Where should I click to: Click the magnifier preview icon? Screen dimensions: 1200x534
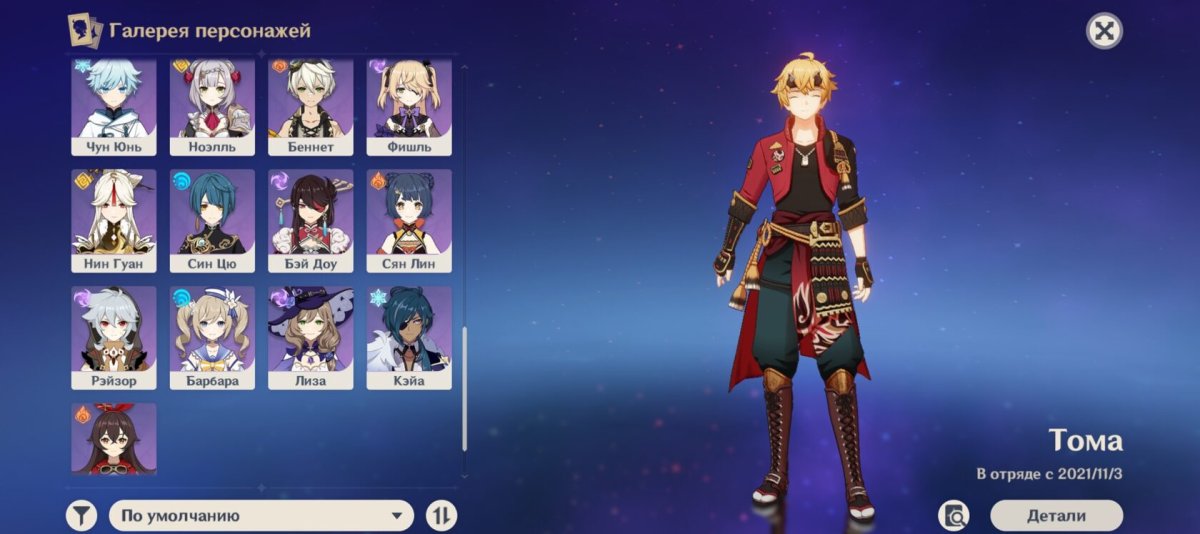coord(954,515)
